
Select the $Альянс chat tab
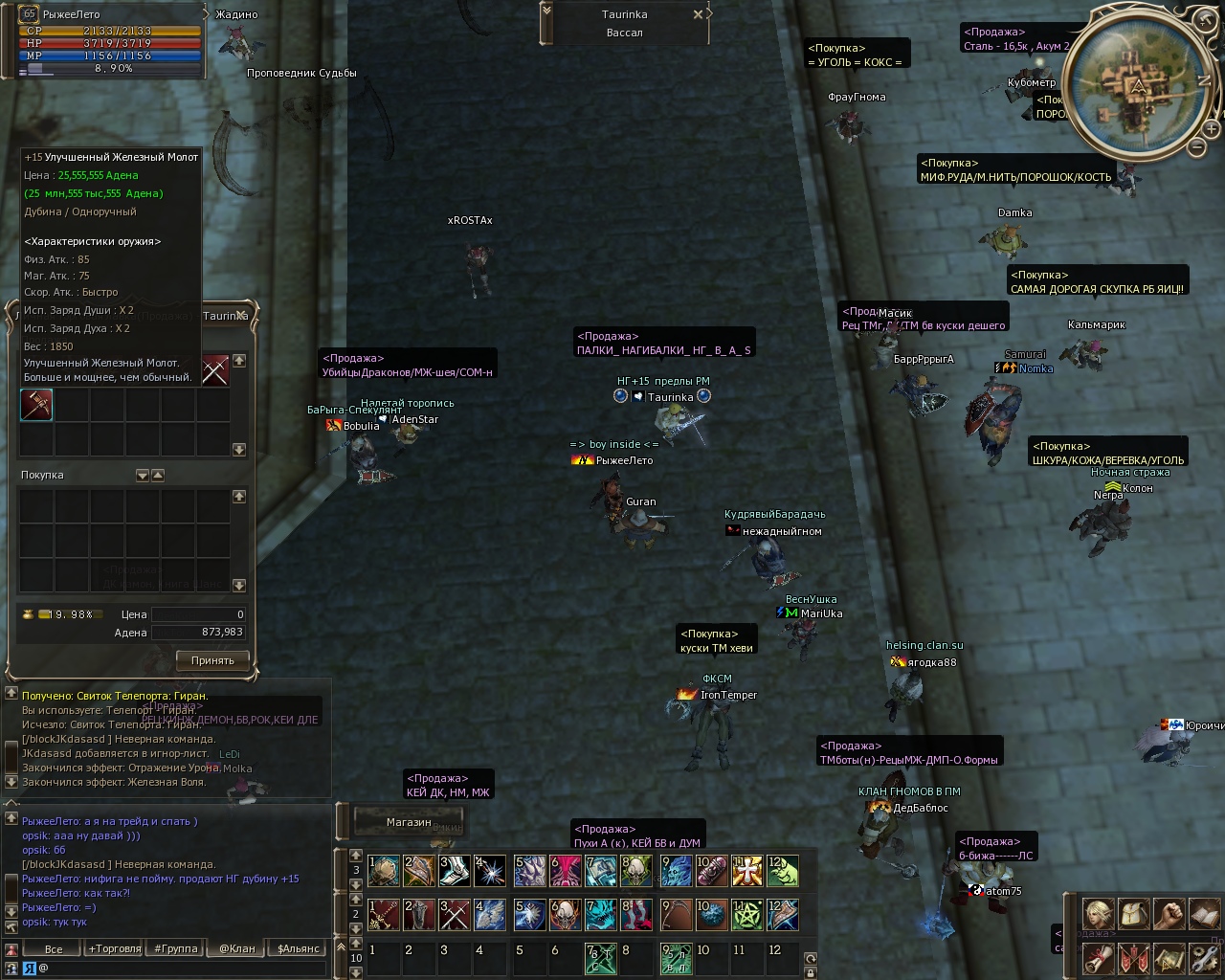[x=298, y=948]
